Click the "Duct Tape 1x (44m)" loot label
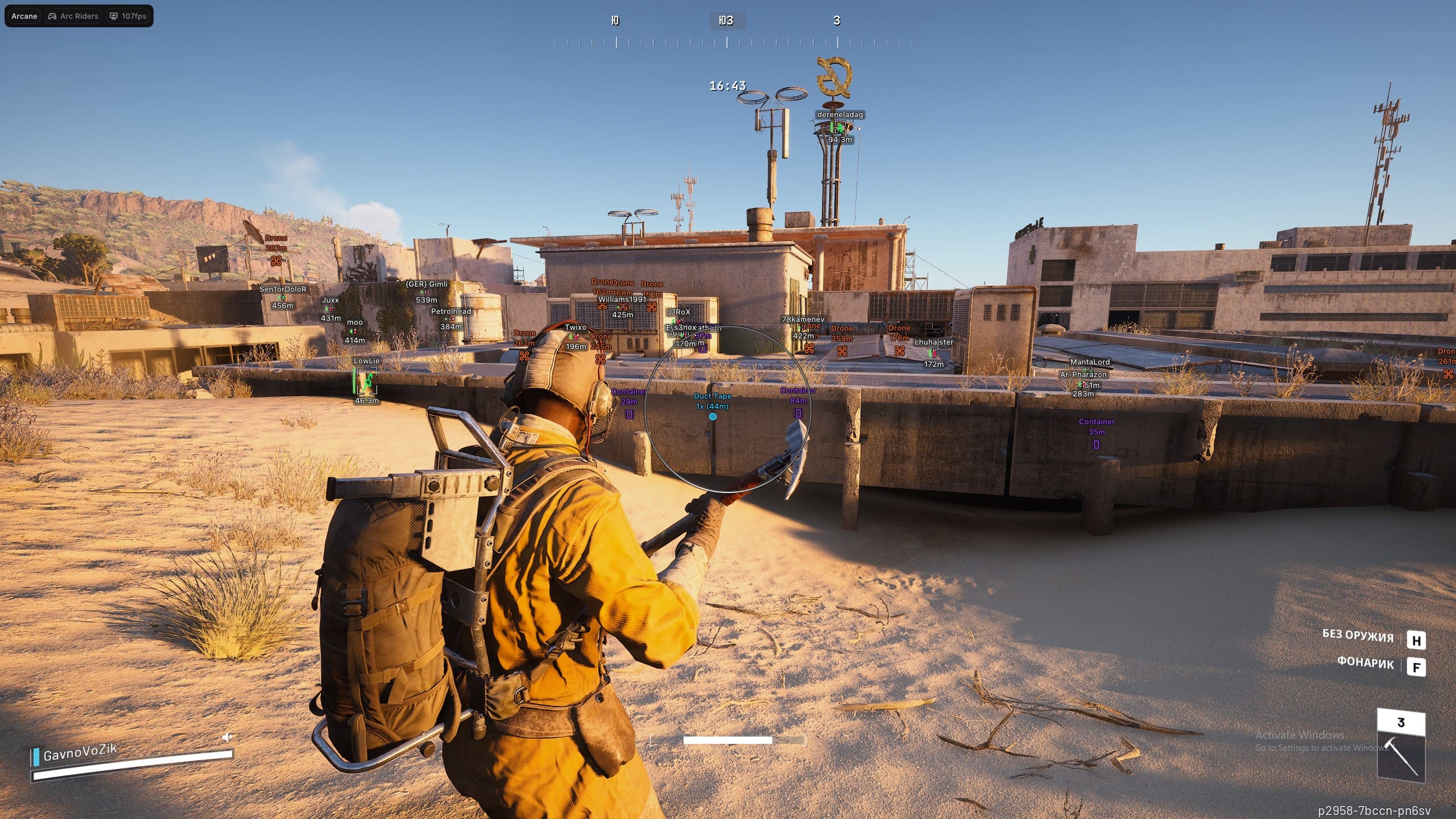Viewport: 1456px width, 819px height. 712,400
